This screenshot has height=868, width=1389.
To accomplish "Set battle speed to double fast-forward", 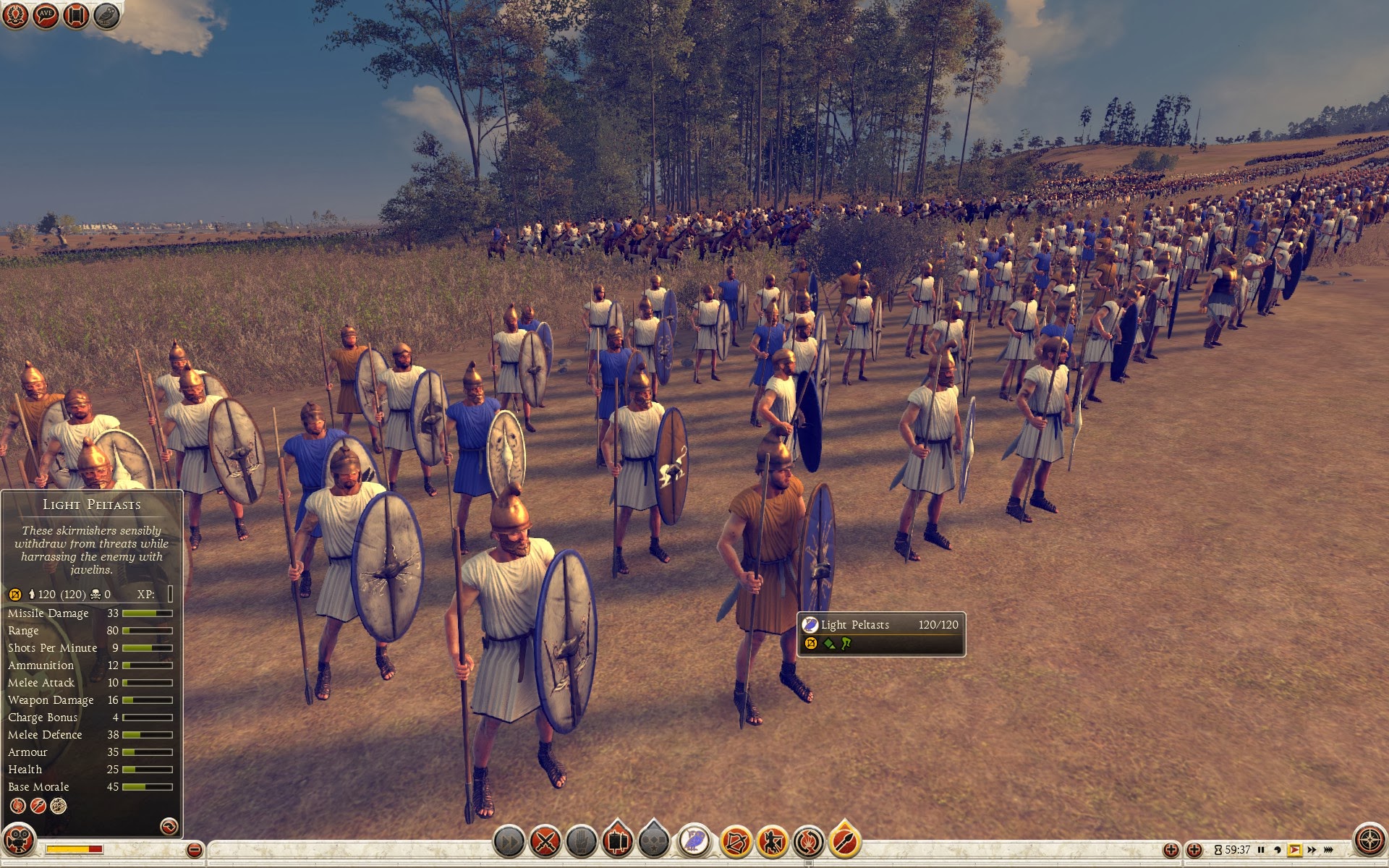I will [x=1312, y=850].
